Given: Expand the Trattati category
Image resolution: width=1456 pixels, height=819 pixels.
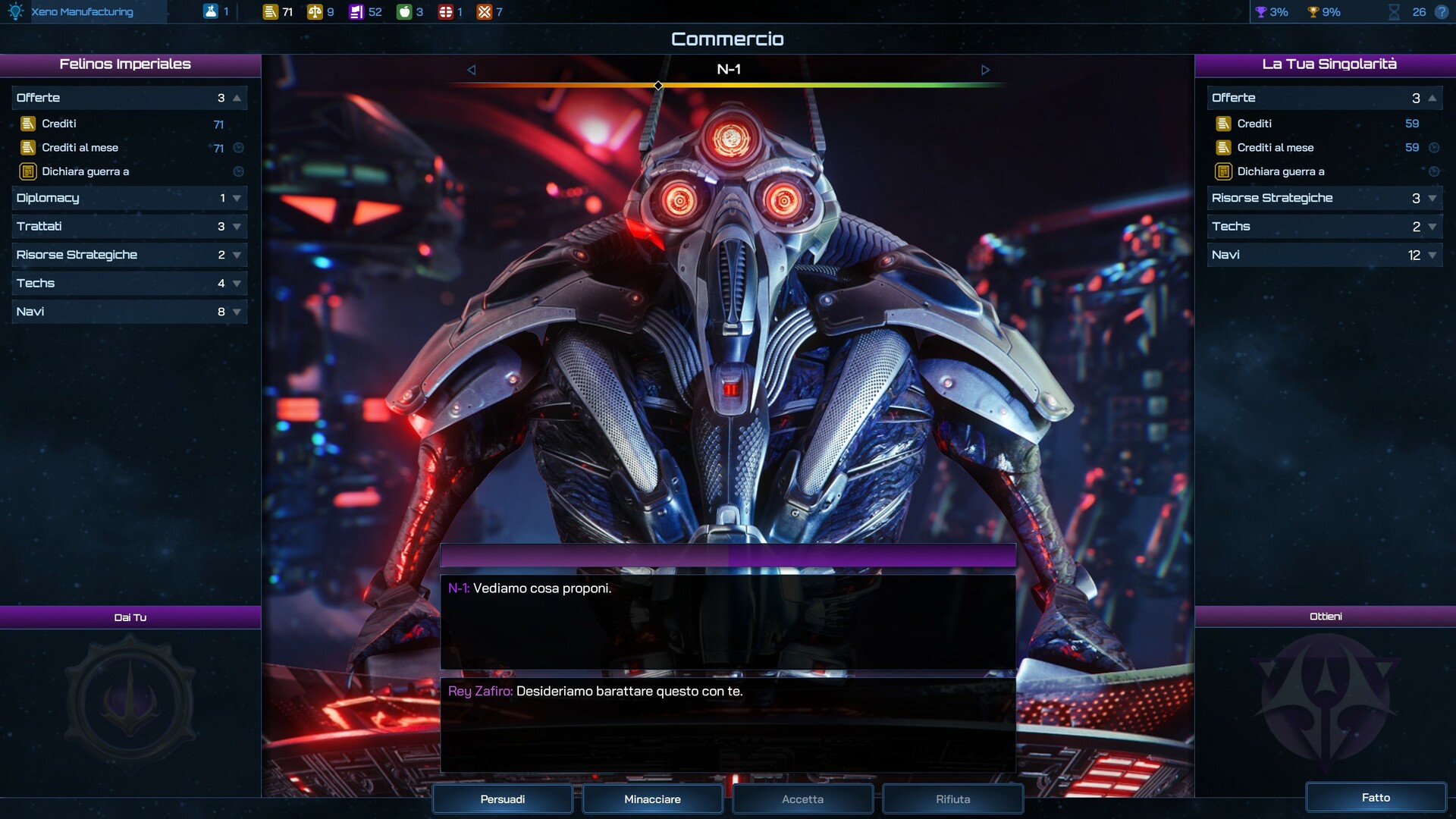Looking at the screenshot, I should [x=129, y=226].
